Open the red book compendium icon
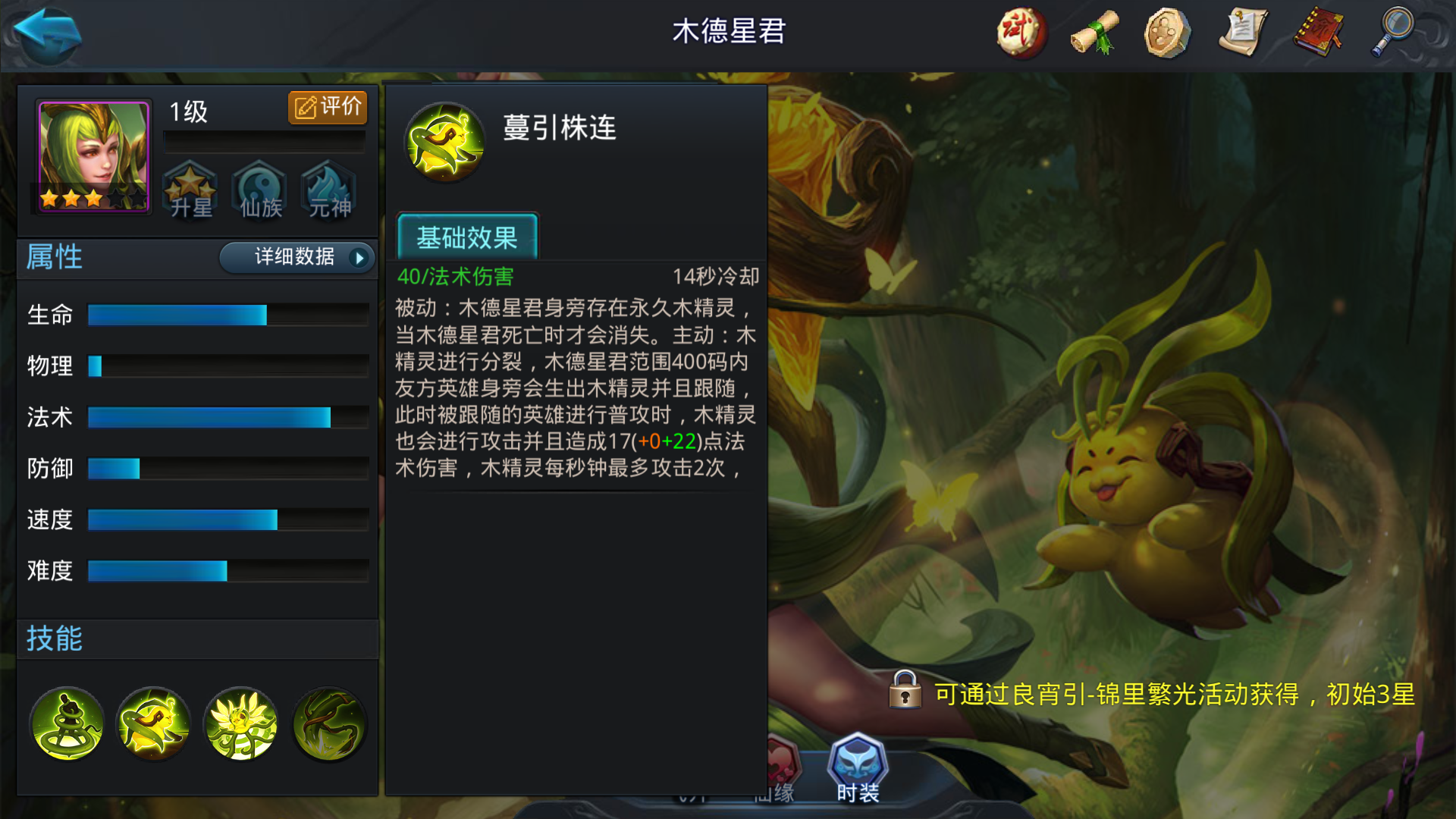 pos(1317,33)
